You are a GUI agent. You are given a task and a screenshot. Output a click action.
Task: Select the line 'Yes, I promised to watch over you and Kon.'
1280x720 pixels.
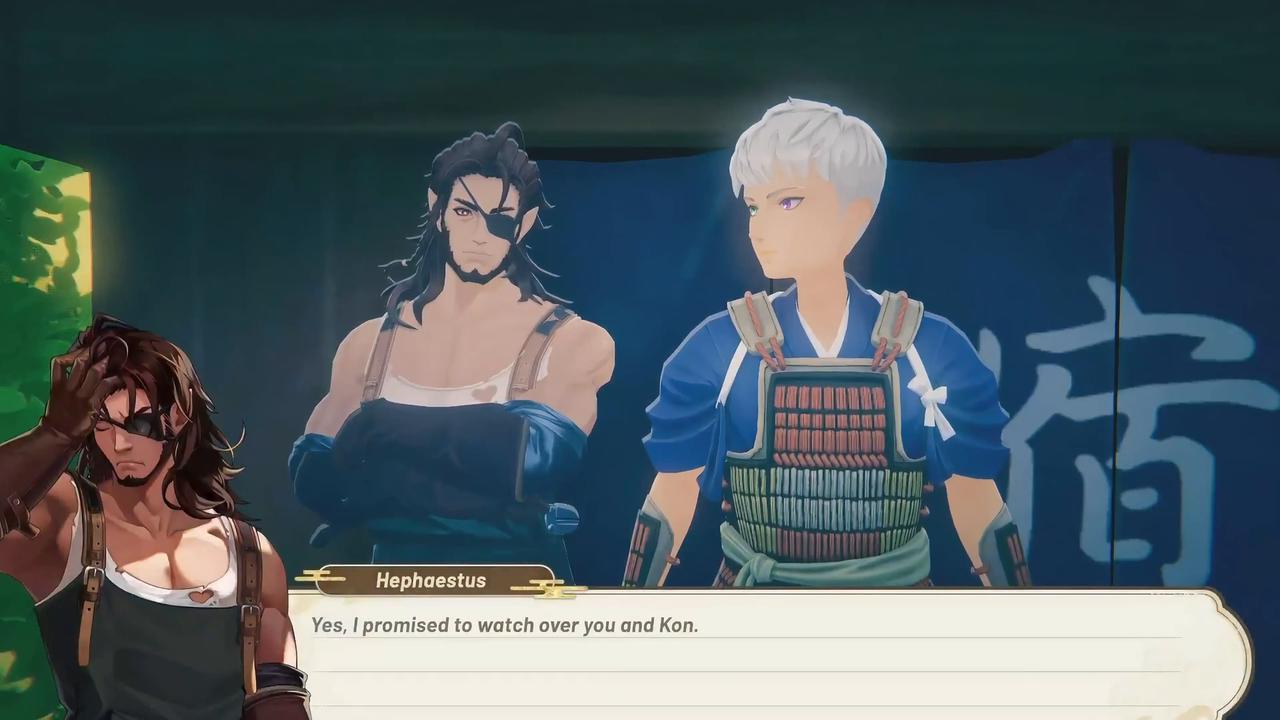tap(504, 625)
